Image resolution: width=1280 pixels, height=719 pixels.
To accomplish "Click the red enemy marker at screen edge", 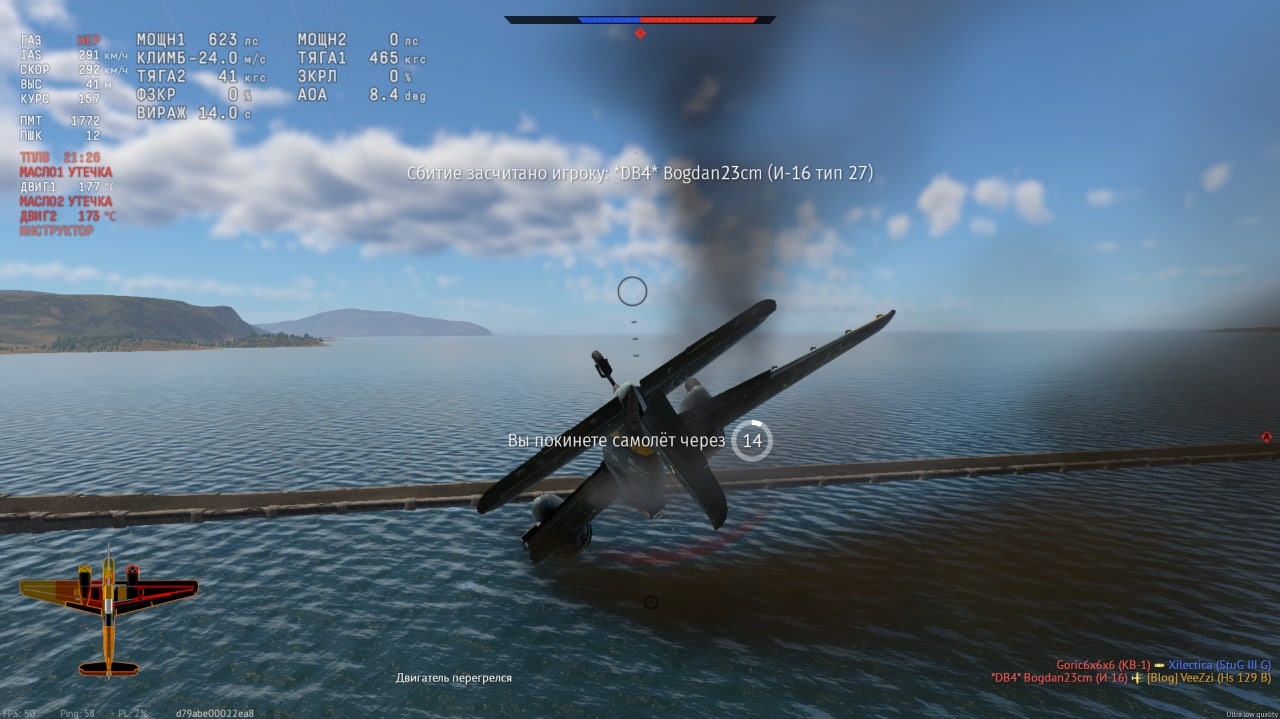I will coord(1266,437).
